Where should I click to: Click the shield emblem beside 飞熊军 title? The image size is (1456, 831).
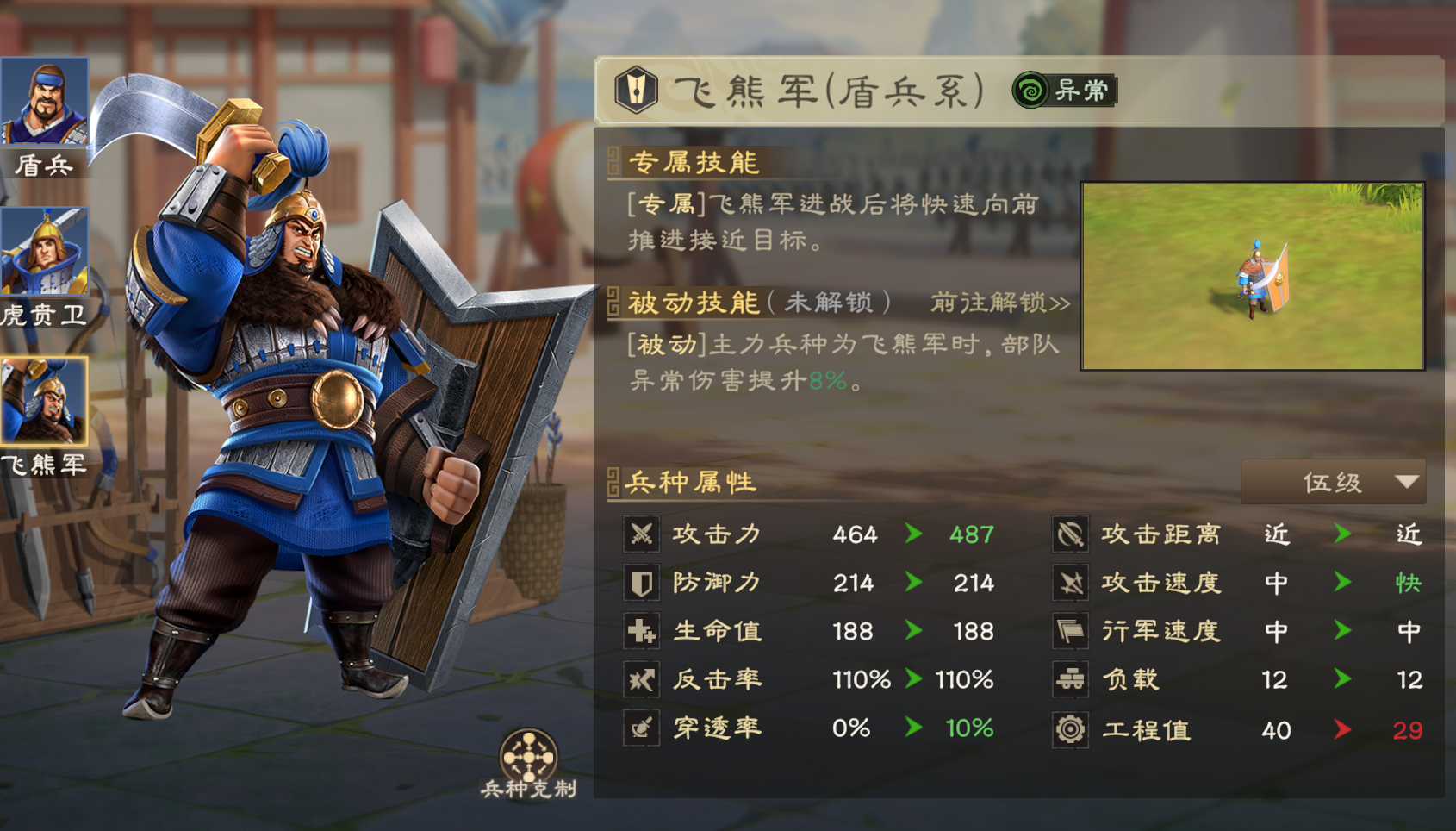(635, 88)
